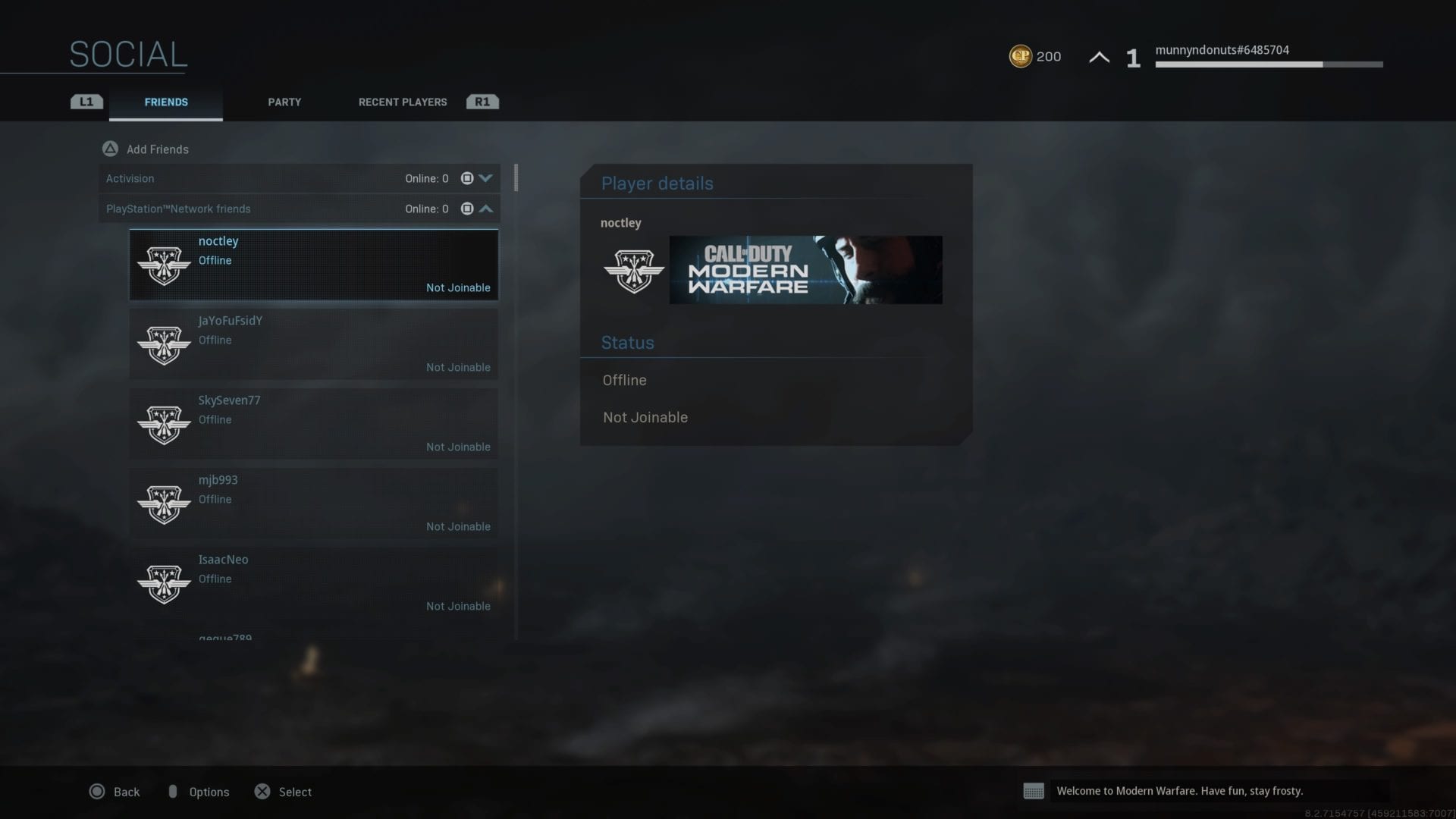Click the Modern Warfare banner in Player details
The width and height of the screenshot is (1456, 819).
point(805,271)
